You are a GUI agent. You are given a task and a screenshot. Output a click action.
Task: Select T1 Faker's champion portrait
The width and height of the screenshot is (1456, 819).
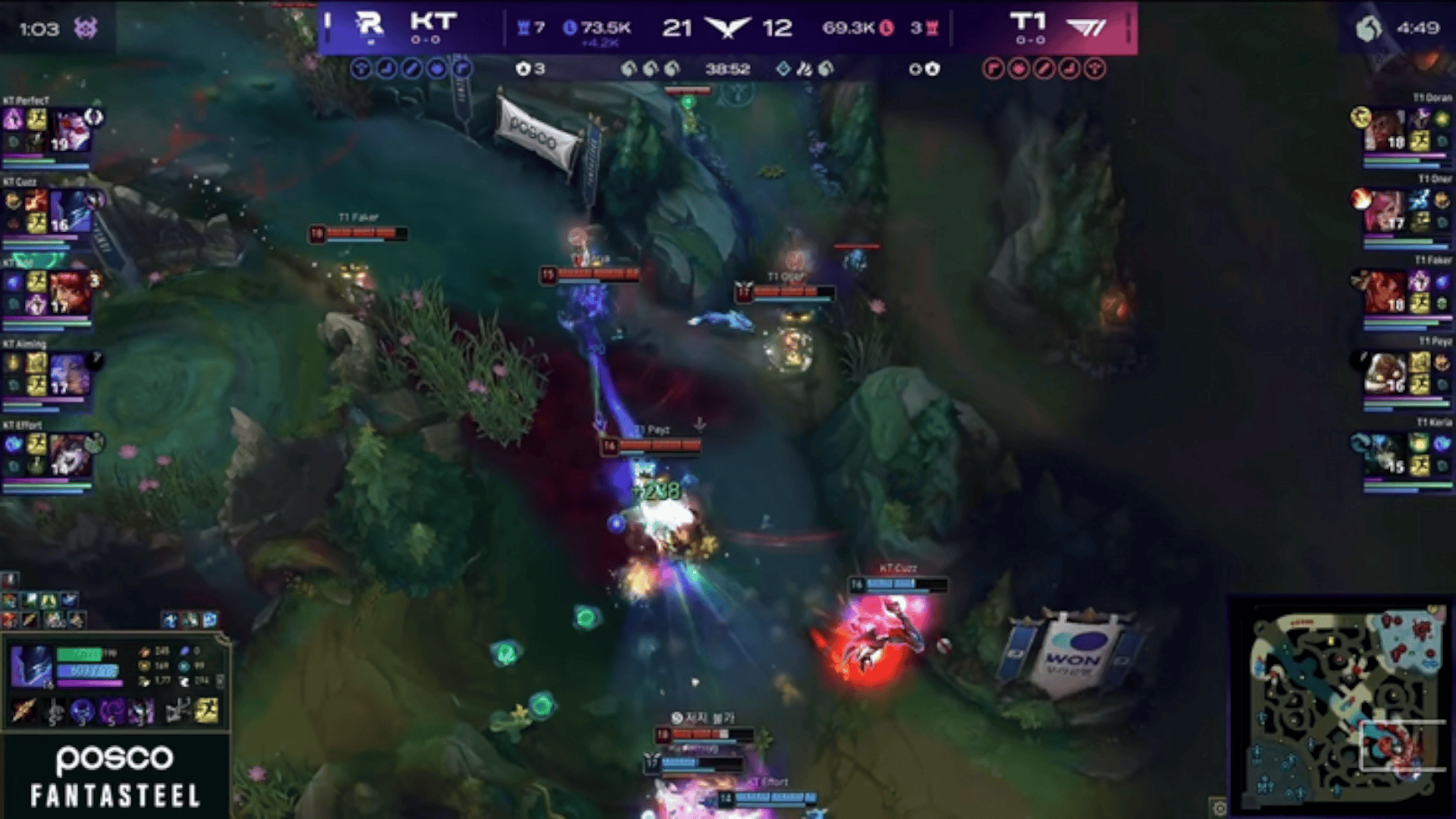coord(1385,292)
